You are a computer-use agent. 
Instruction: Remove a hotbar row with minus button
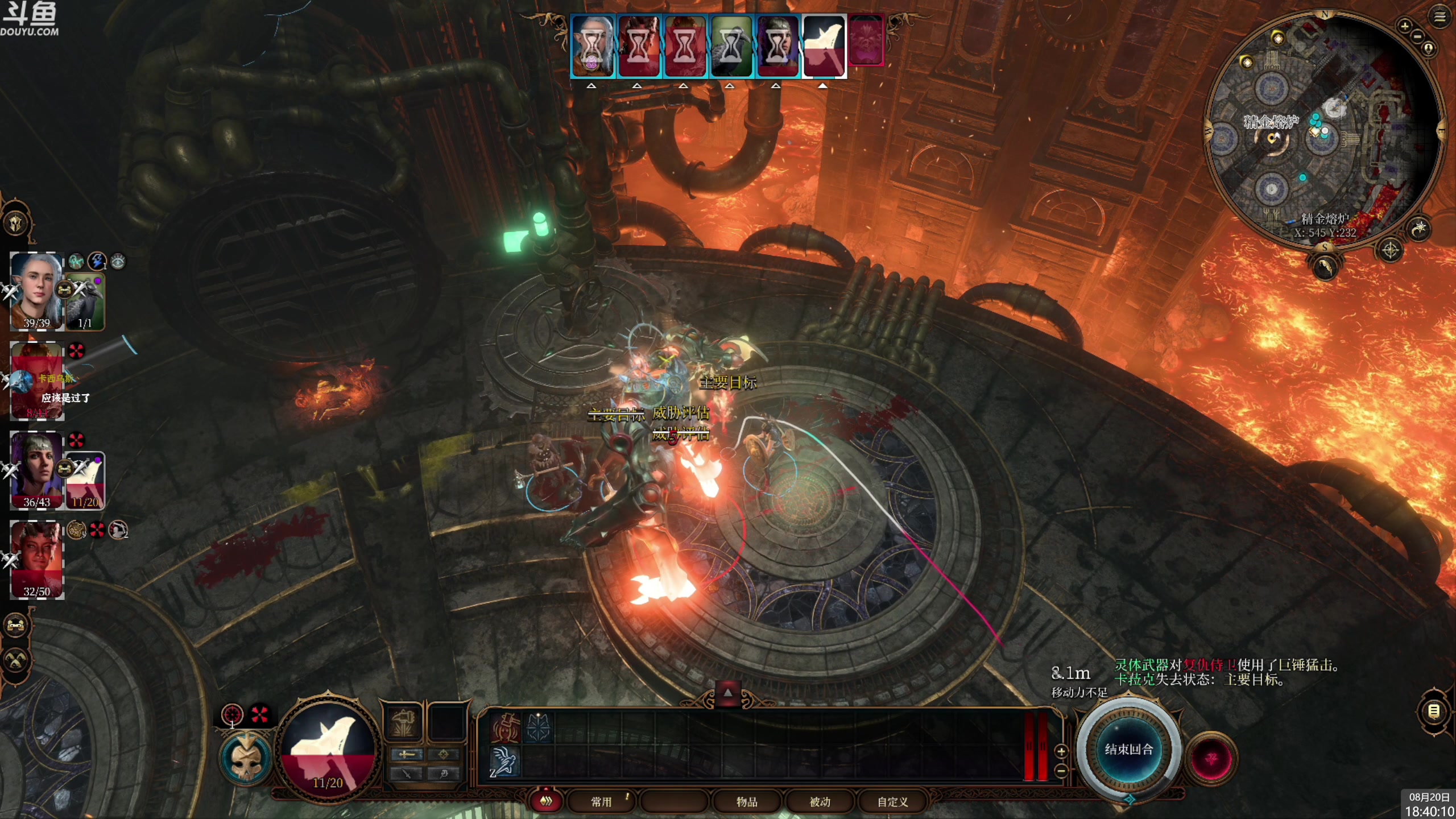click(1061, 771)
